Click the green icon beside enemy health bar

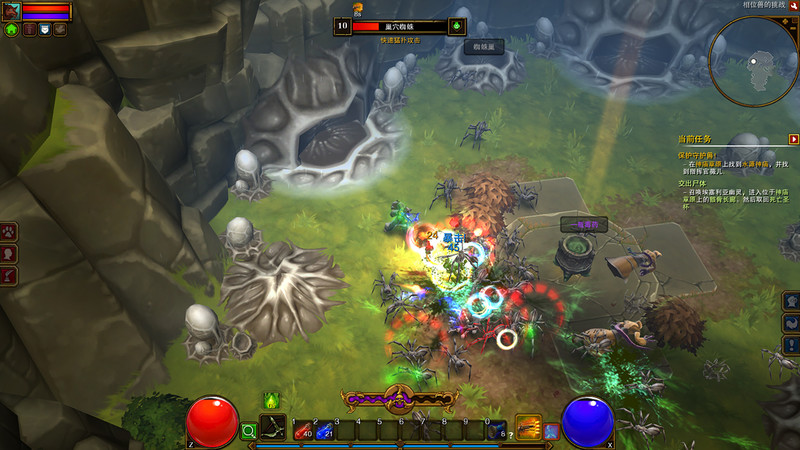[458, 26]
